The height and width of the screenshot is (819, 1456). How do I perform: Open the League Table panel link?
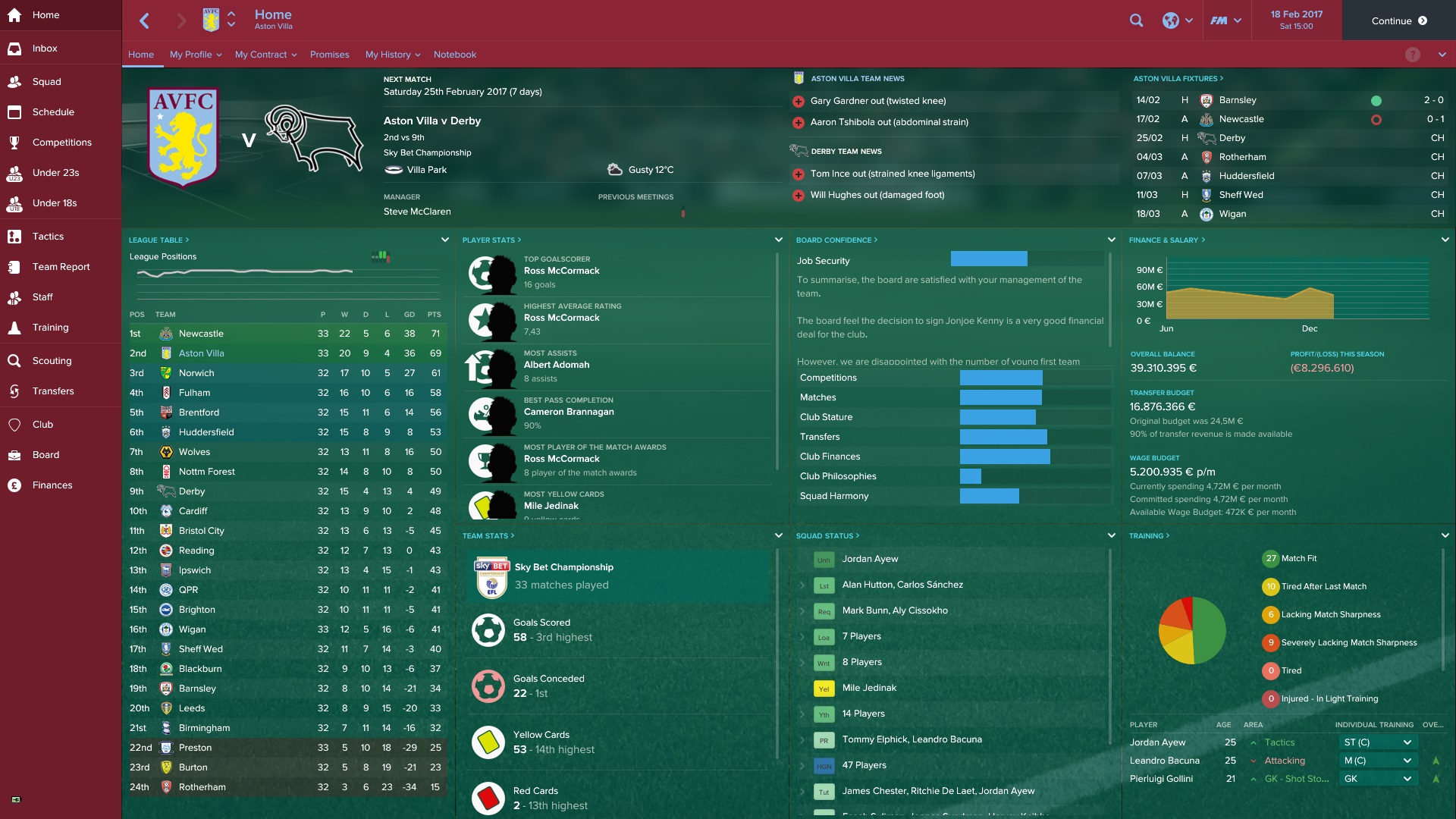click(158, 240)
